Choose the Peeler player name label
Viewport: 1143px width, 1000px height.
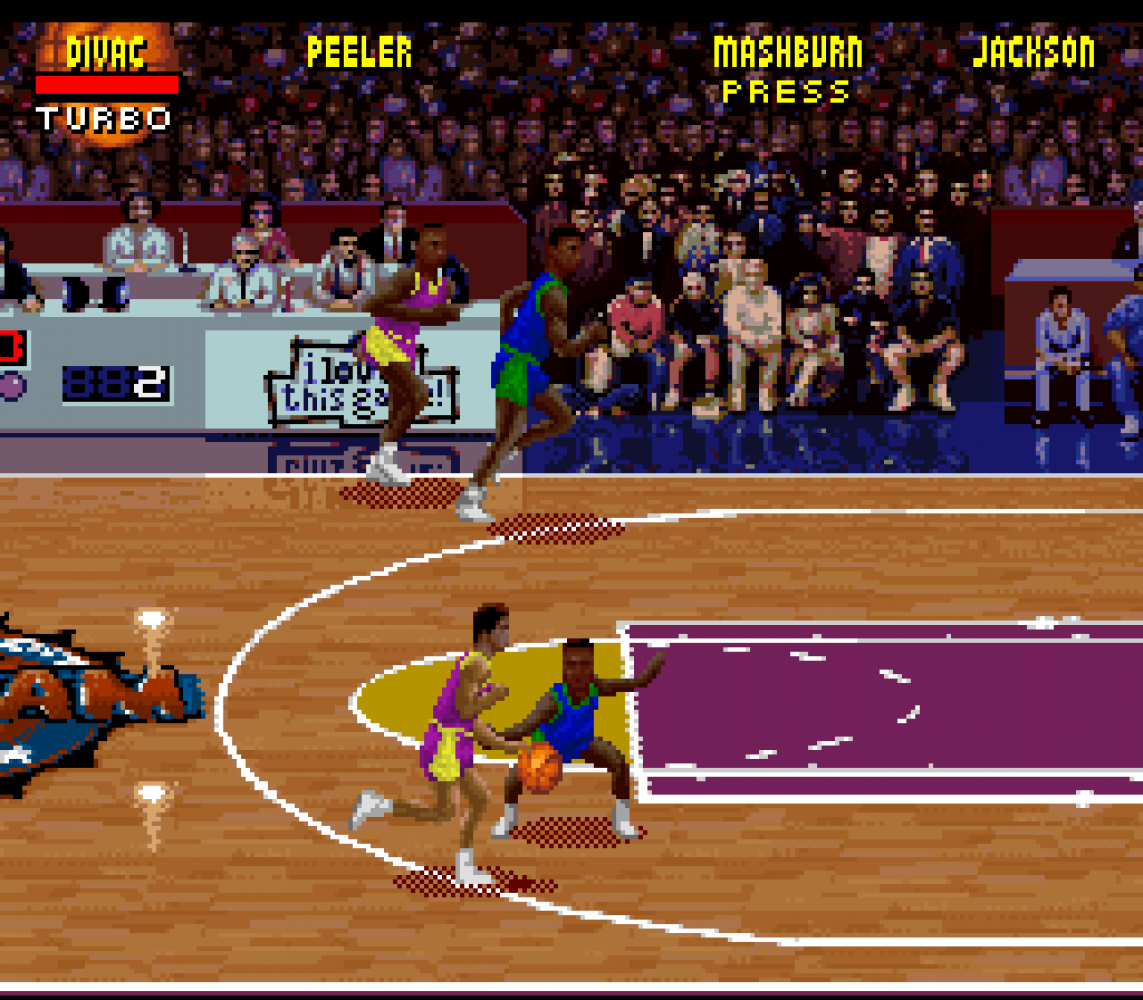(359, 52)
